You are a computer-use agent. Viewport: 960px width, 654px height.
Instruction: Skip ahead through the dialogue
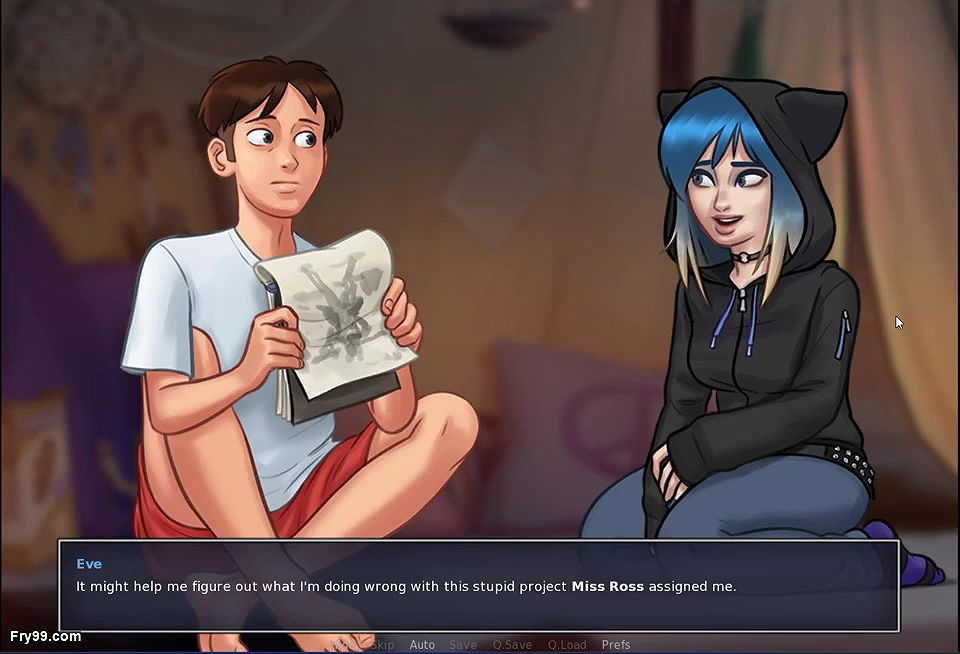382,645
